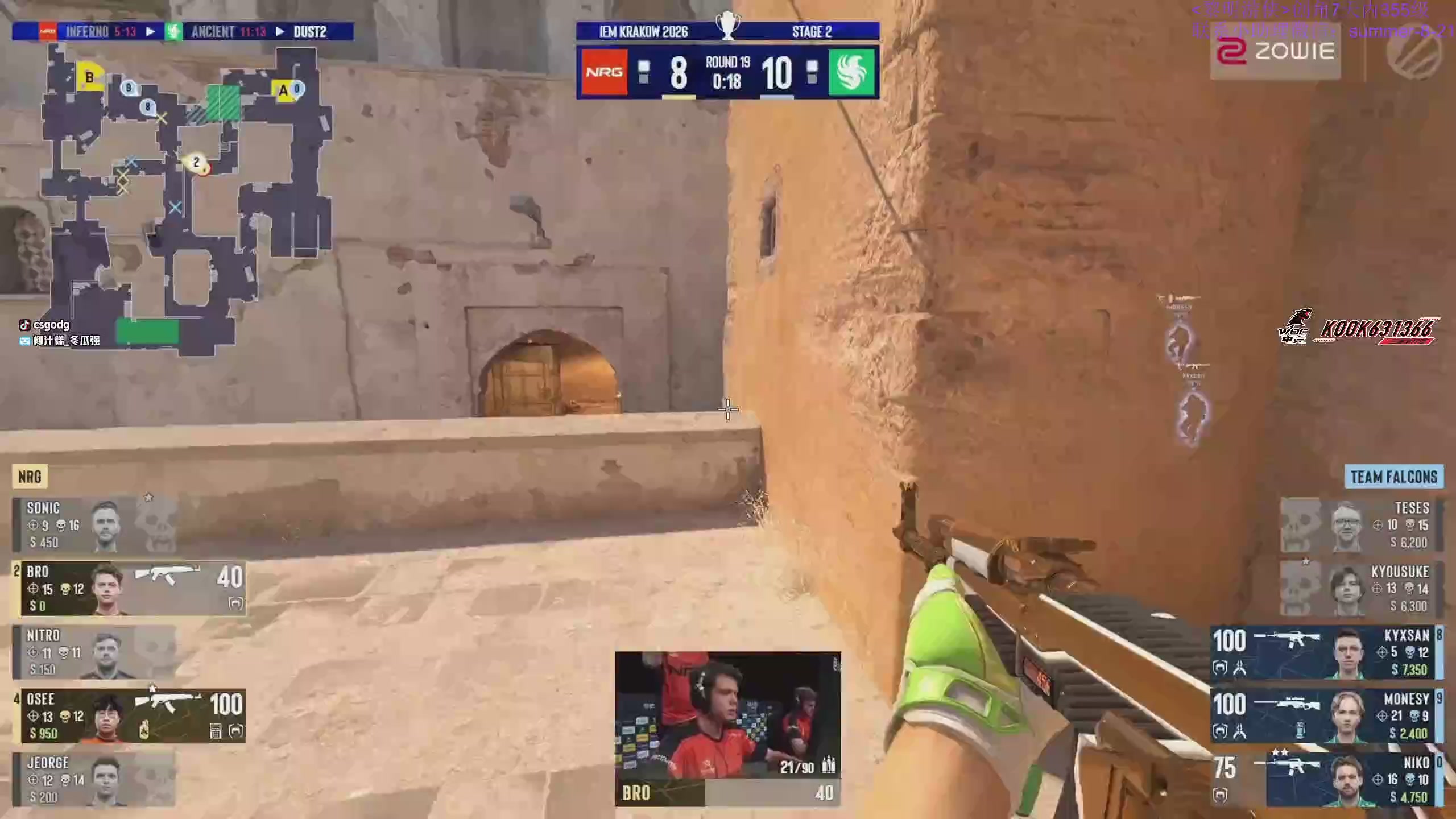
Task: Click the Team Falcons logo on scoreboard
Action: point(851,73)
